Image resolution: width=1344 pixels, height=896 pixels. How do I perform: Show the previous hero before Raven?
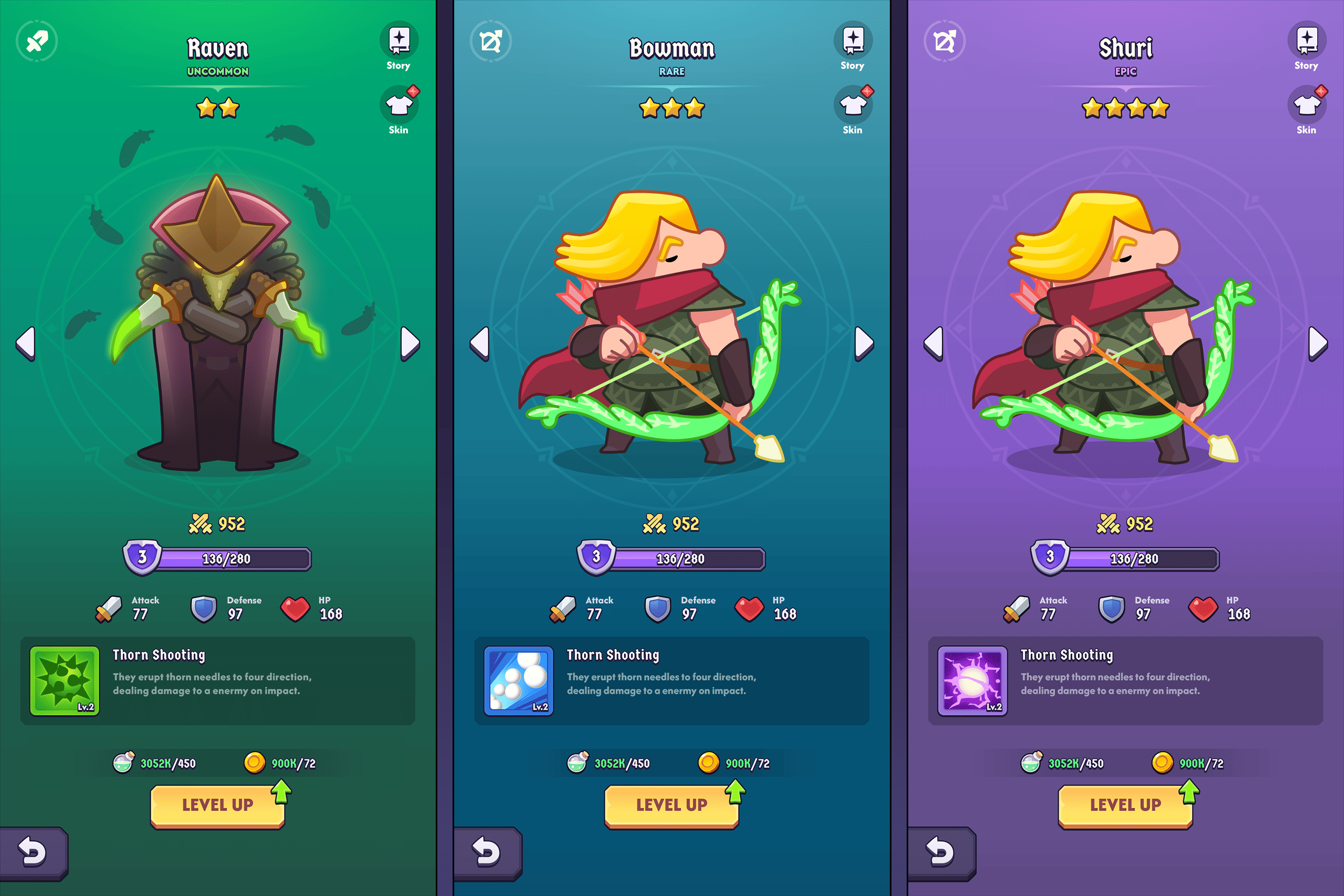pyautogui.click(x=26, y=343)
